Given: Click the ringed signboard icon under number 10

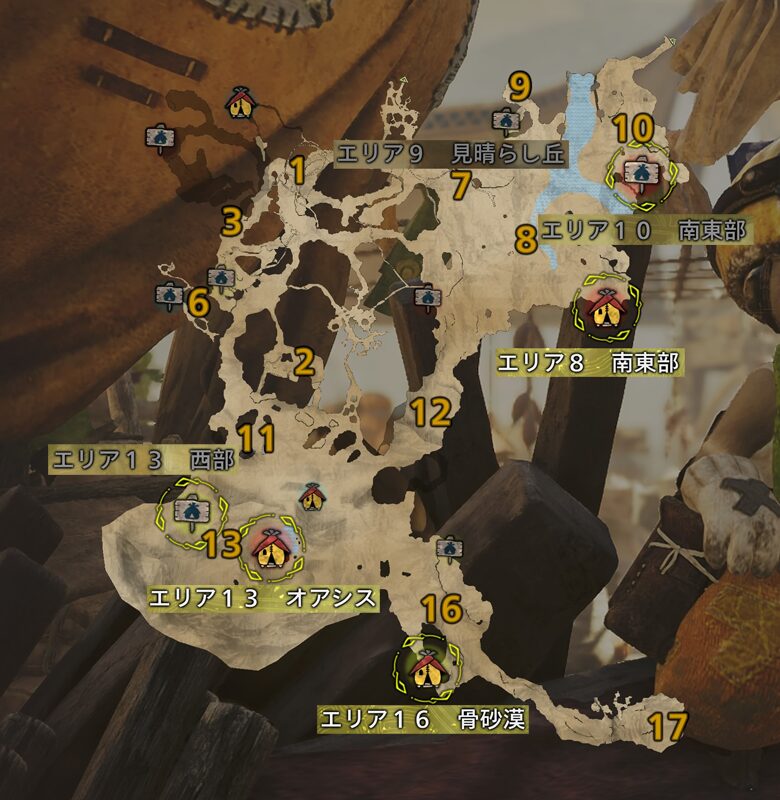Looking at the screenshot, I should tap(639, 174).
